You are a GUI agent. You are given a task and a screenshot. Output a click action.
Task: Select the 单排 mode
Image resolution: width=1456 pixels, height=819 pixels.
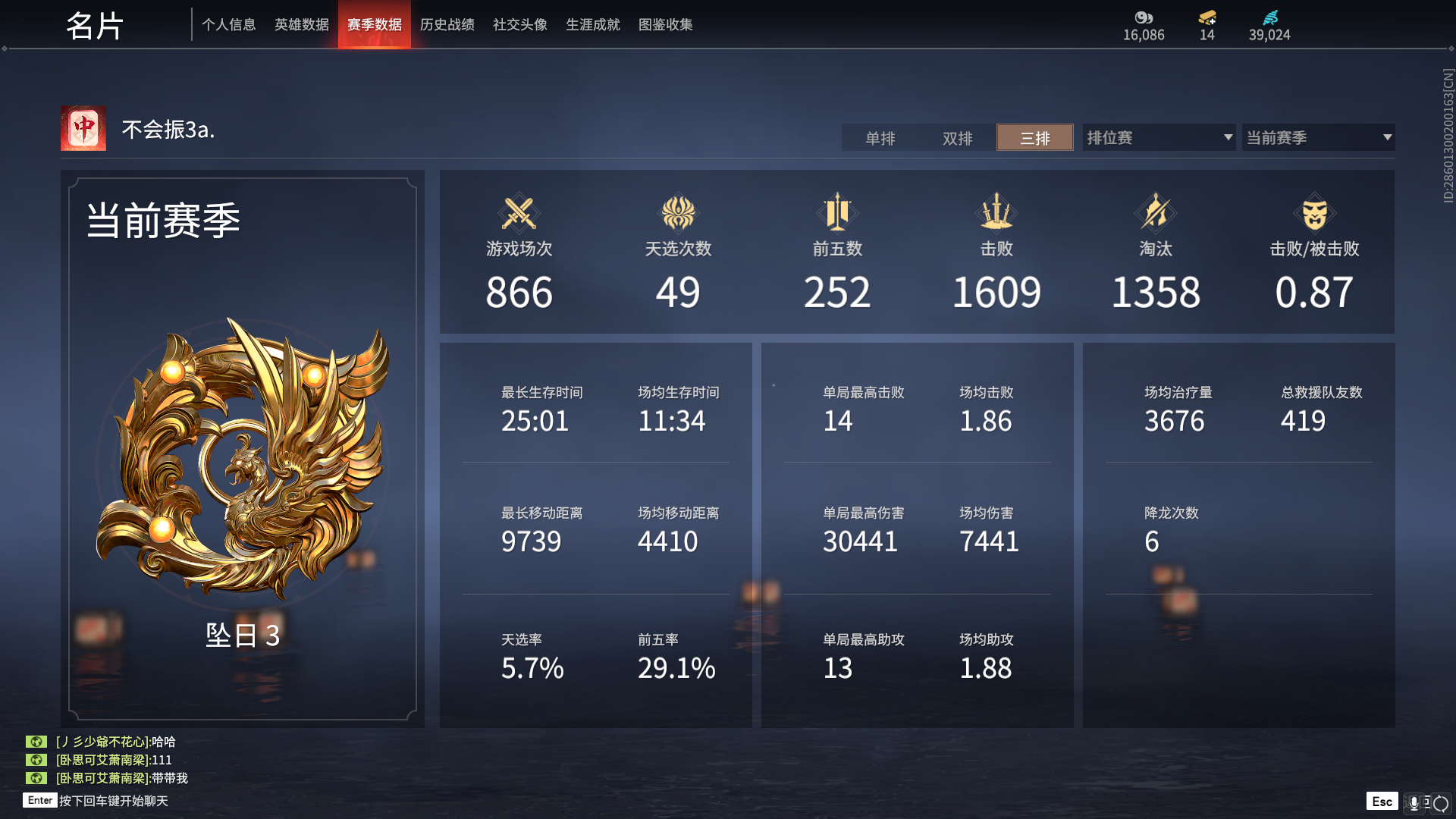880,138
